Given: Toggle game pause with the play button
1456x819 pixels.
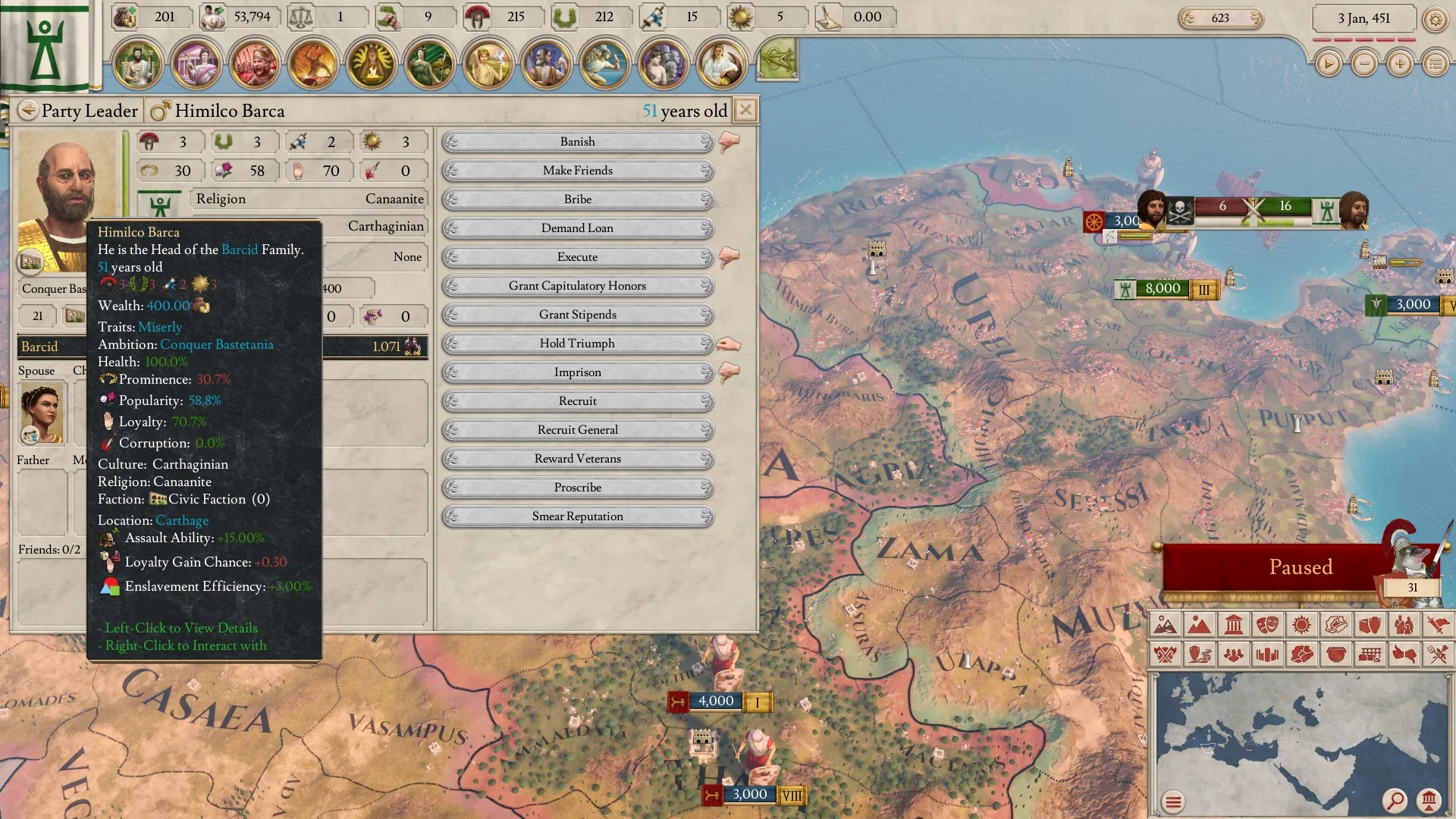Looking at the screenshot, I should (x=1328, y=64).
